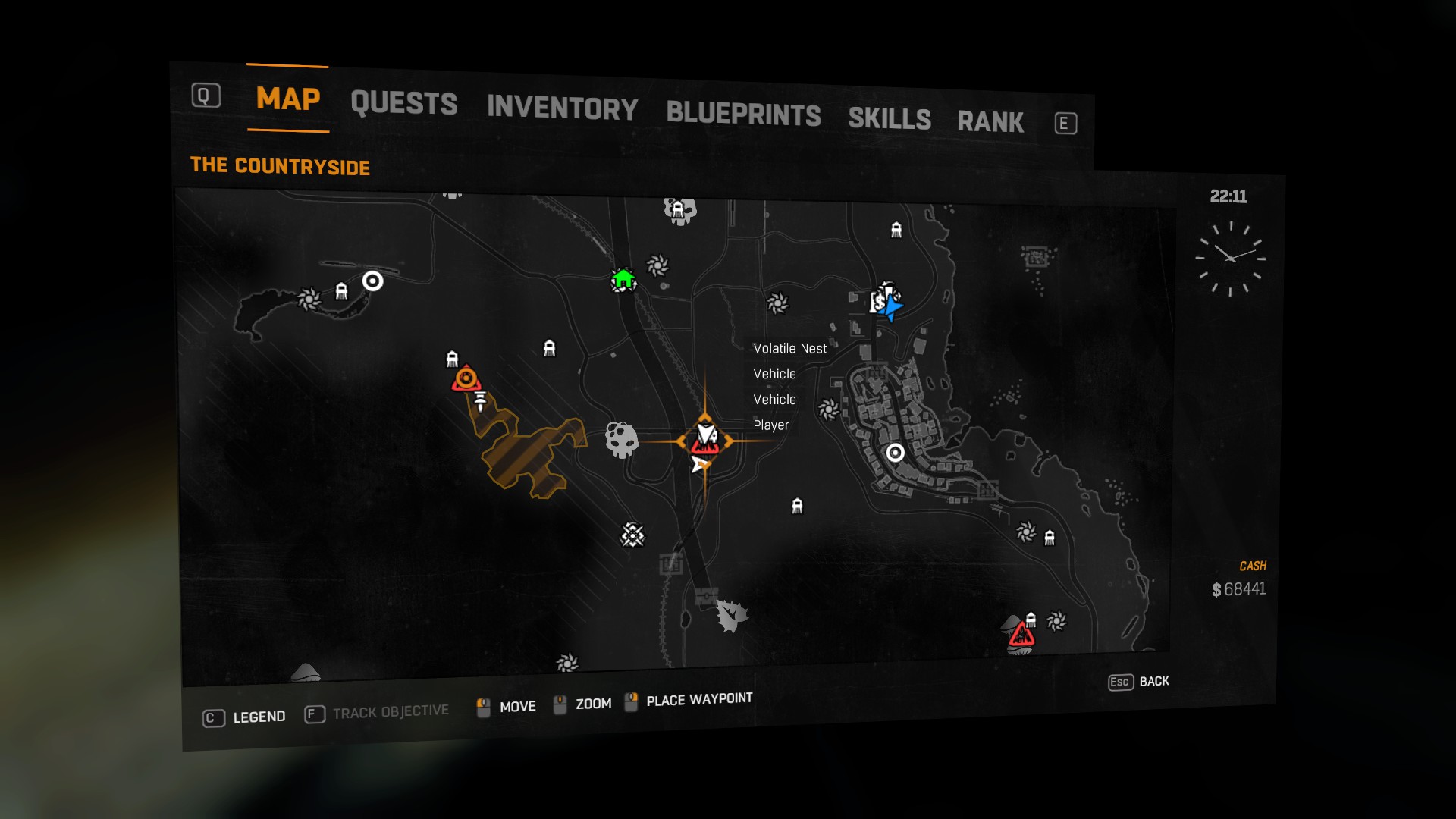Click the red volatile nest marker at bottom right
This screenshot has height=819, width=1456.
pos(1021,635)
